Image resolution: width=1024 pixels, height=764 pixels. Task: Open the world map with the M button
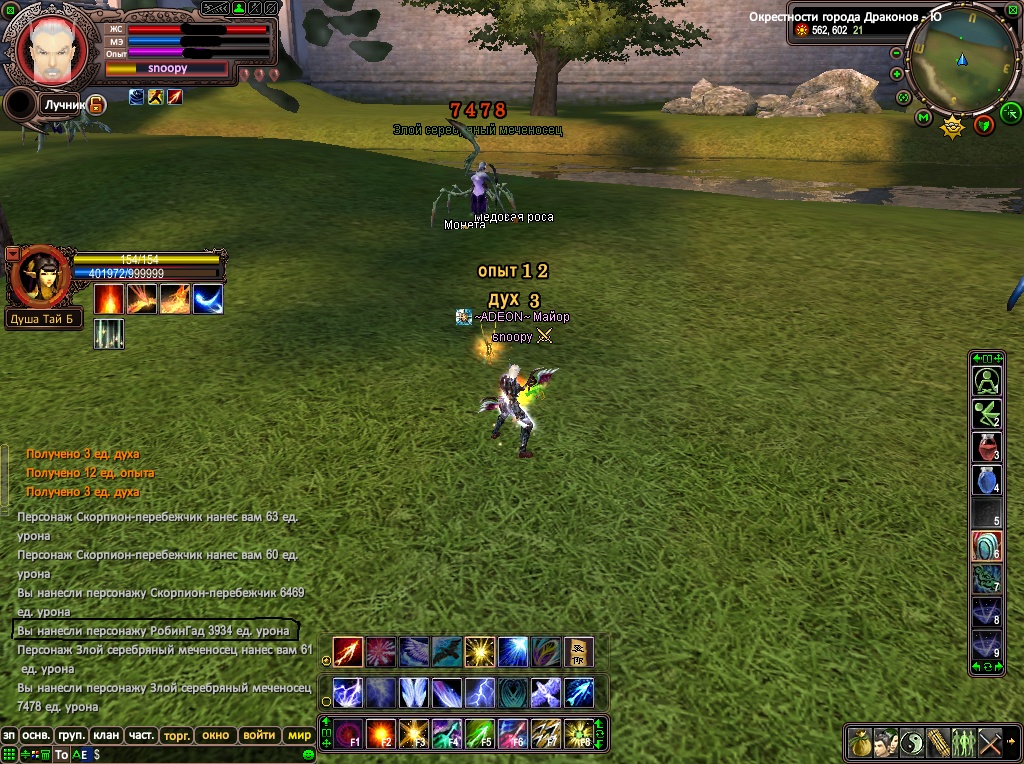click(923, 119)
